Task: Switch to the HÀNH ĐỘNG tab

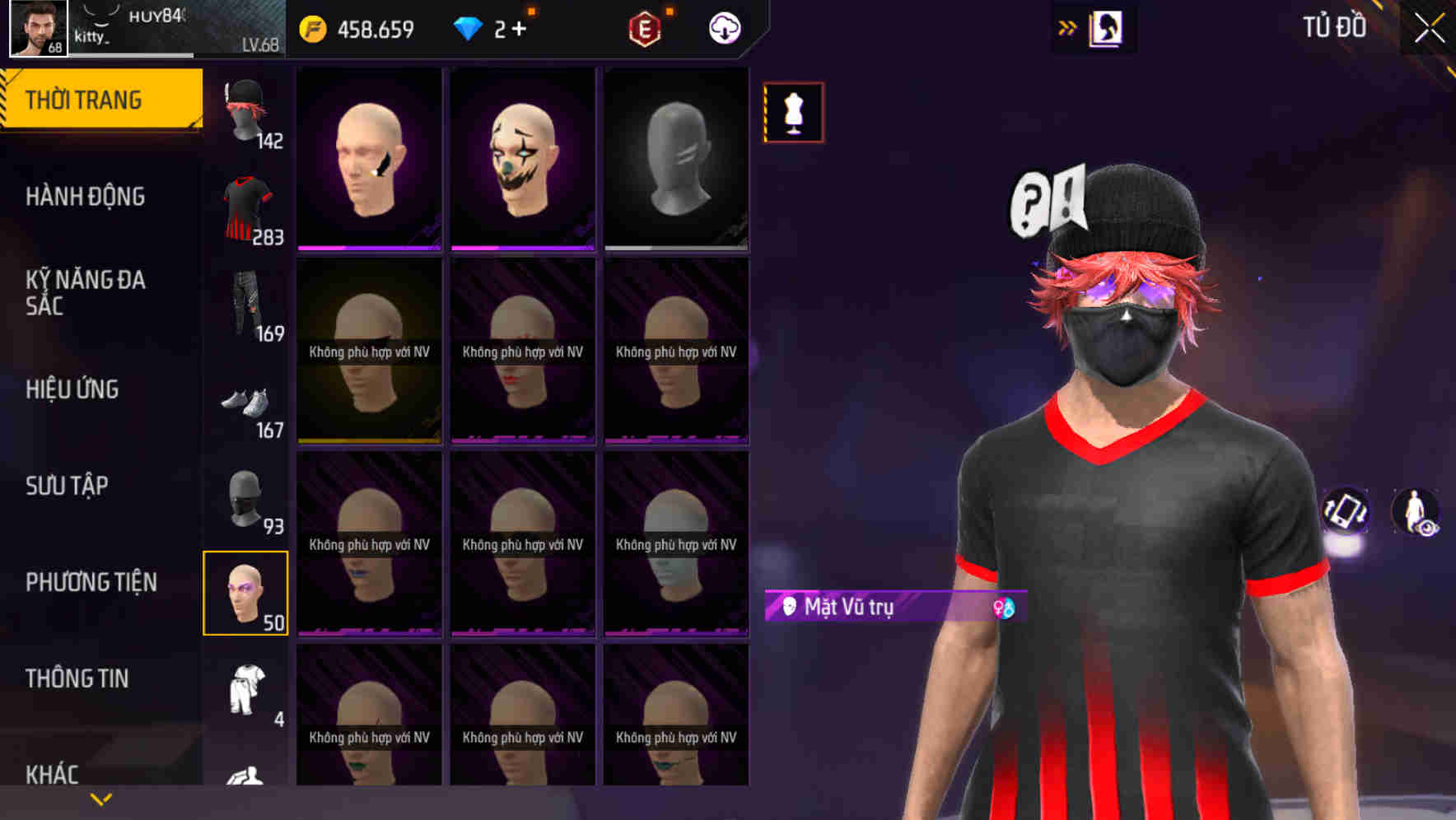Action: click(x=85, y=196)
